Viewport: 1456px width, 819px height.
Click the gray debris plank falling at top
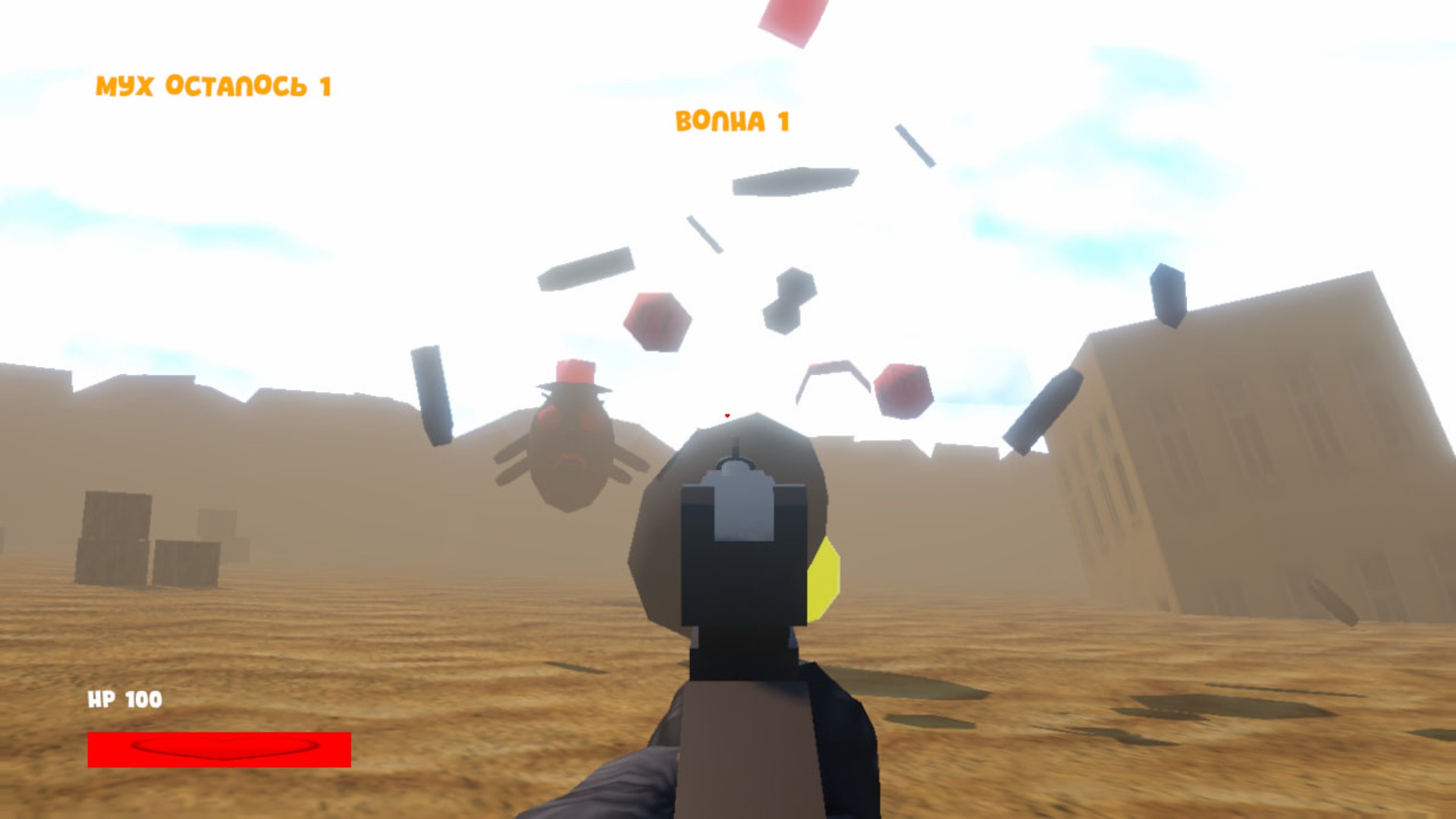[792, 182]
